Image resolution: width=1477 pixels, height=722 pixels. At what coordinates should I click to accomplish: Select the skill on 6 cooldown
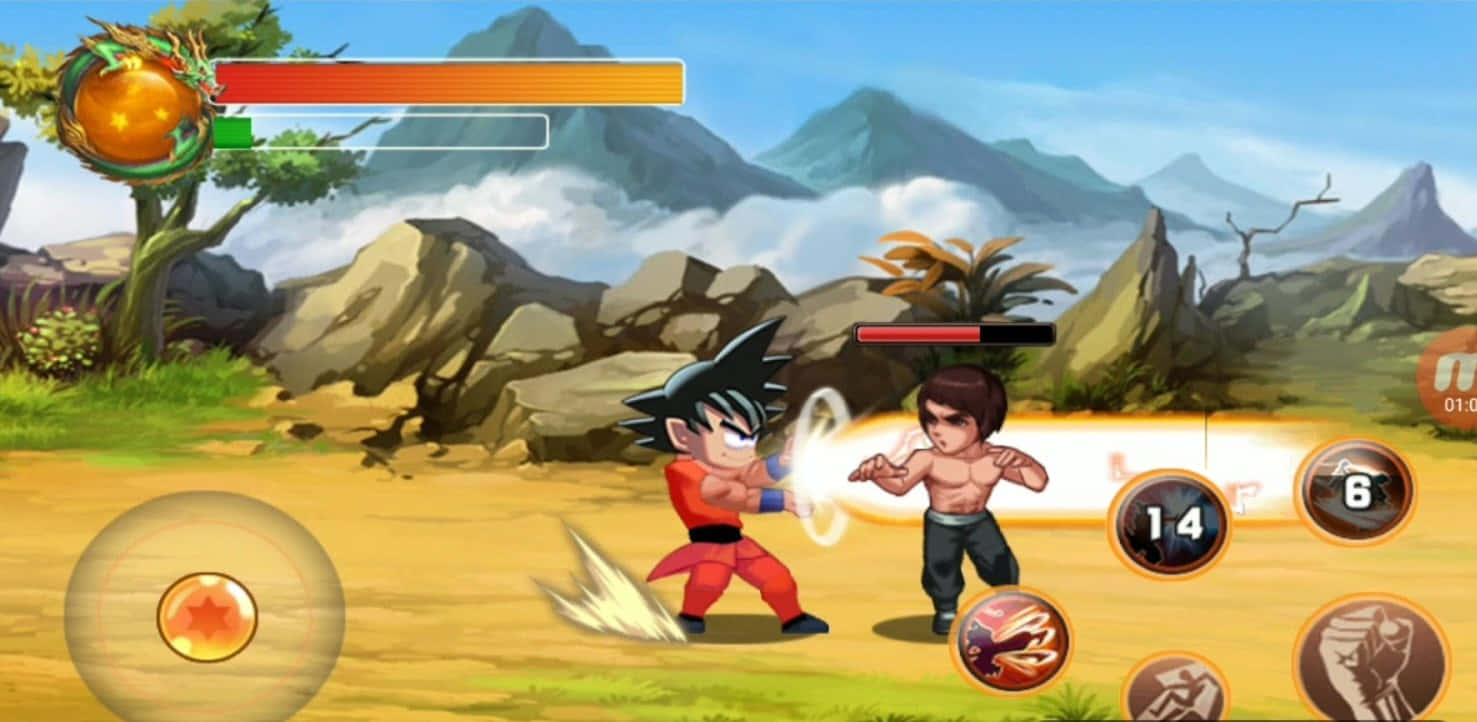[x=1355, y=491]
